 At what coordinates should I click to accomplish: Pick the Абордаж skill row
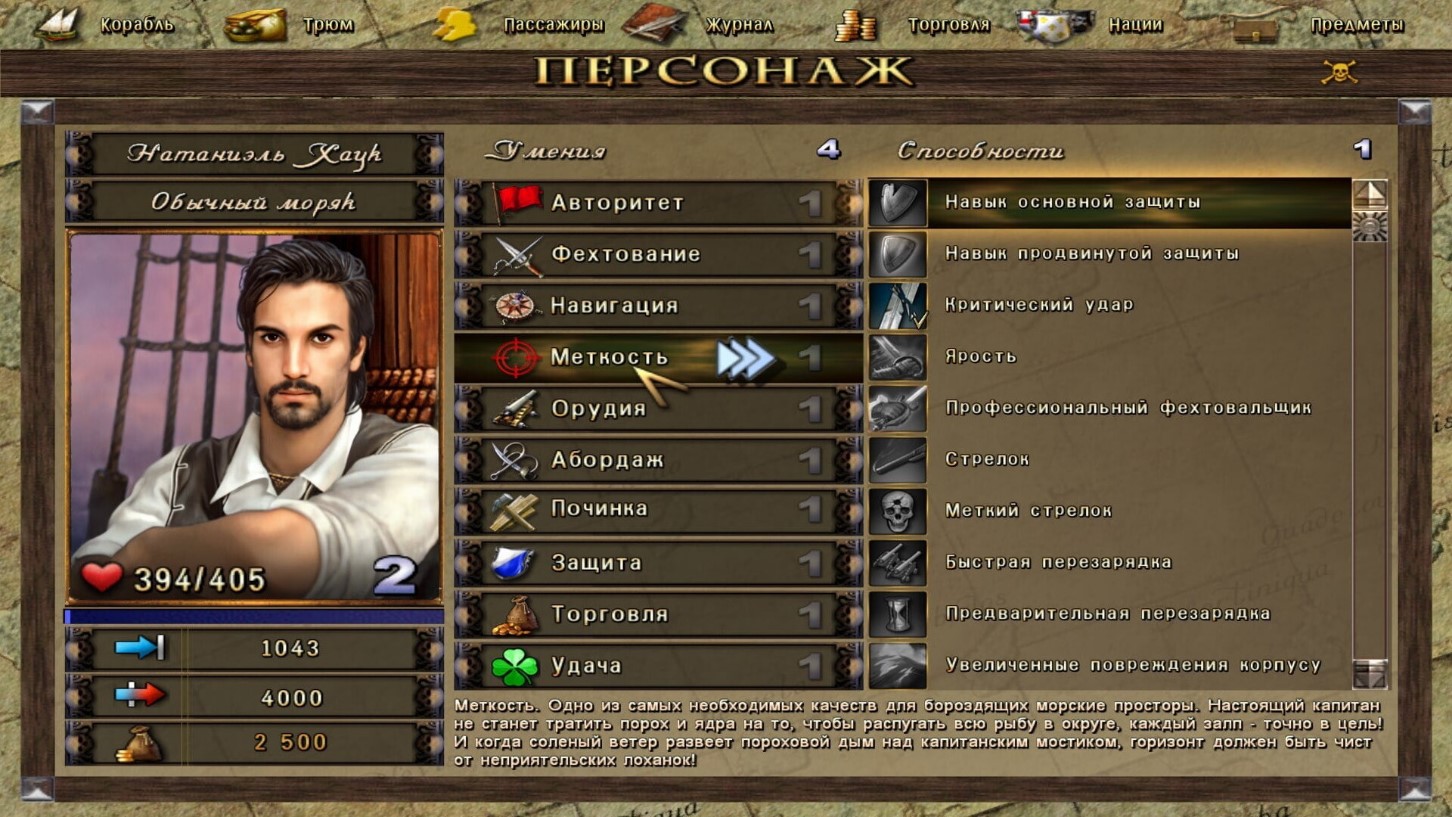tap(658, 461)
